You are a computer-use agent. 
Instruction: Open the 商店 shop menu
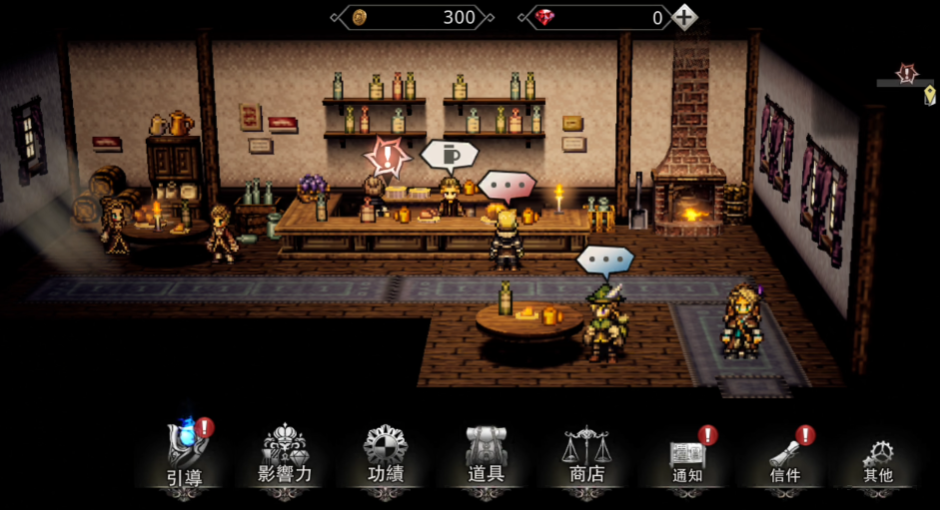click(x=586, y=456)
